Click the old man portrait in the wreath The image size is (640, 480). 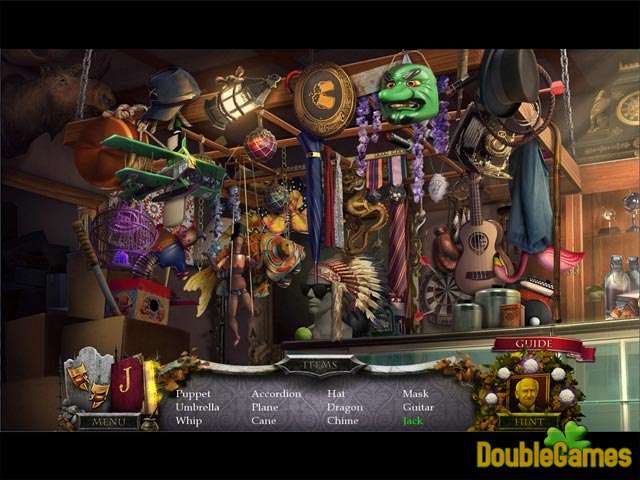click(527, 391)
